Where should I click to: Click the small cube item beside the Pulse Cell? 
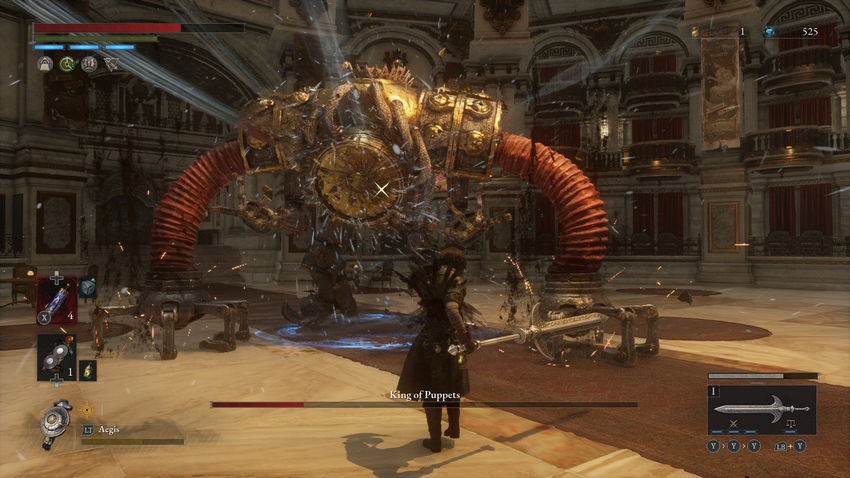pos(89,286)
